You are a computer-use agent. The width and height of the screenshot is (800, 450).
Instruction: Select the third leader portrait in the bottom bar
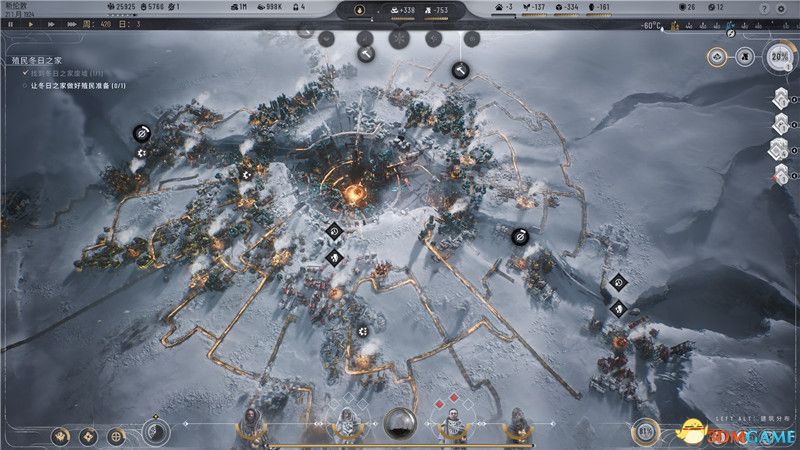(x=452, y=425)
